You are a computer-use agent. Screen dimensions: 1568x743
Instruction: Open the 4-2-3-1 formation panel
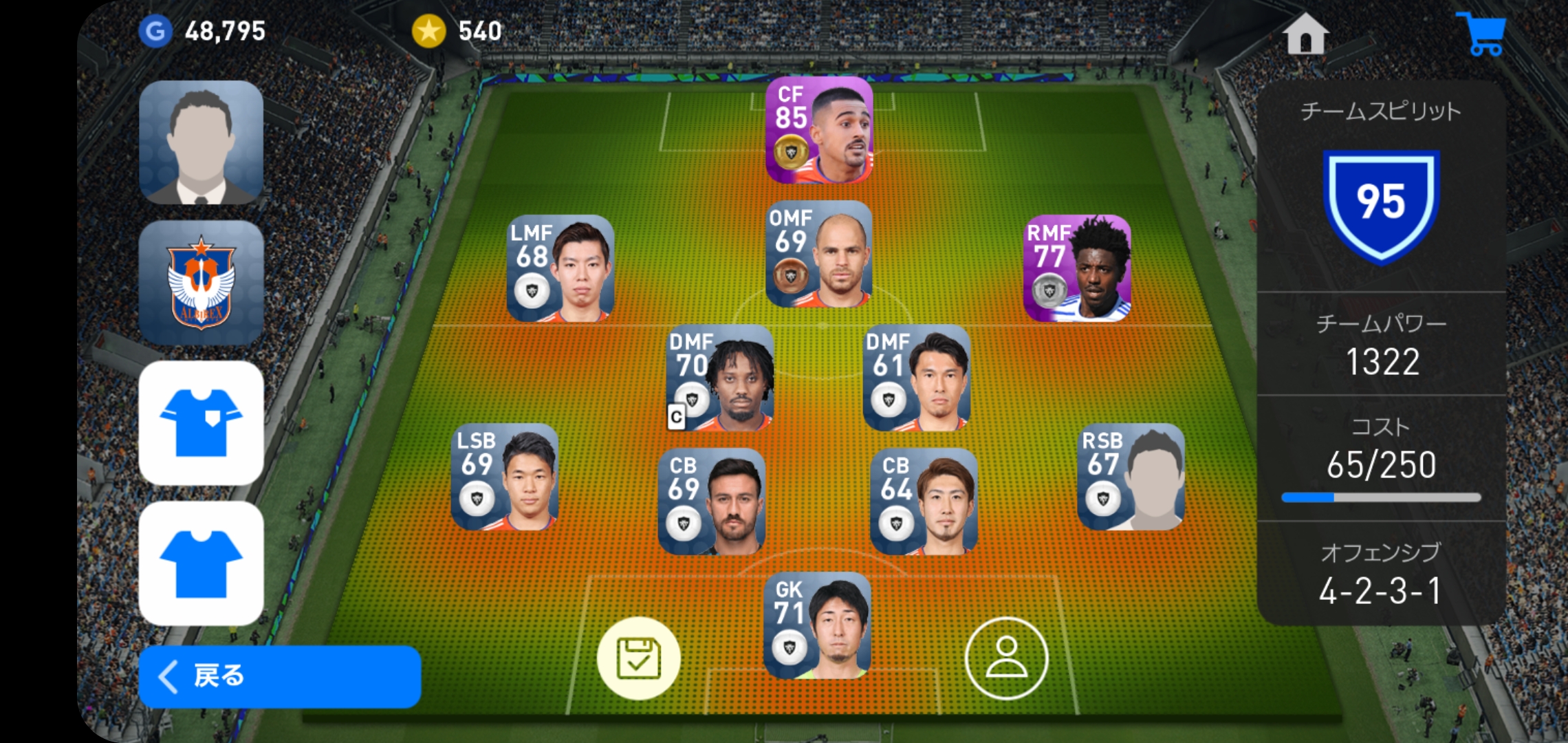pos(1380,576)
